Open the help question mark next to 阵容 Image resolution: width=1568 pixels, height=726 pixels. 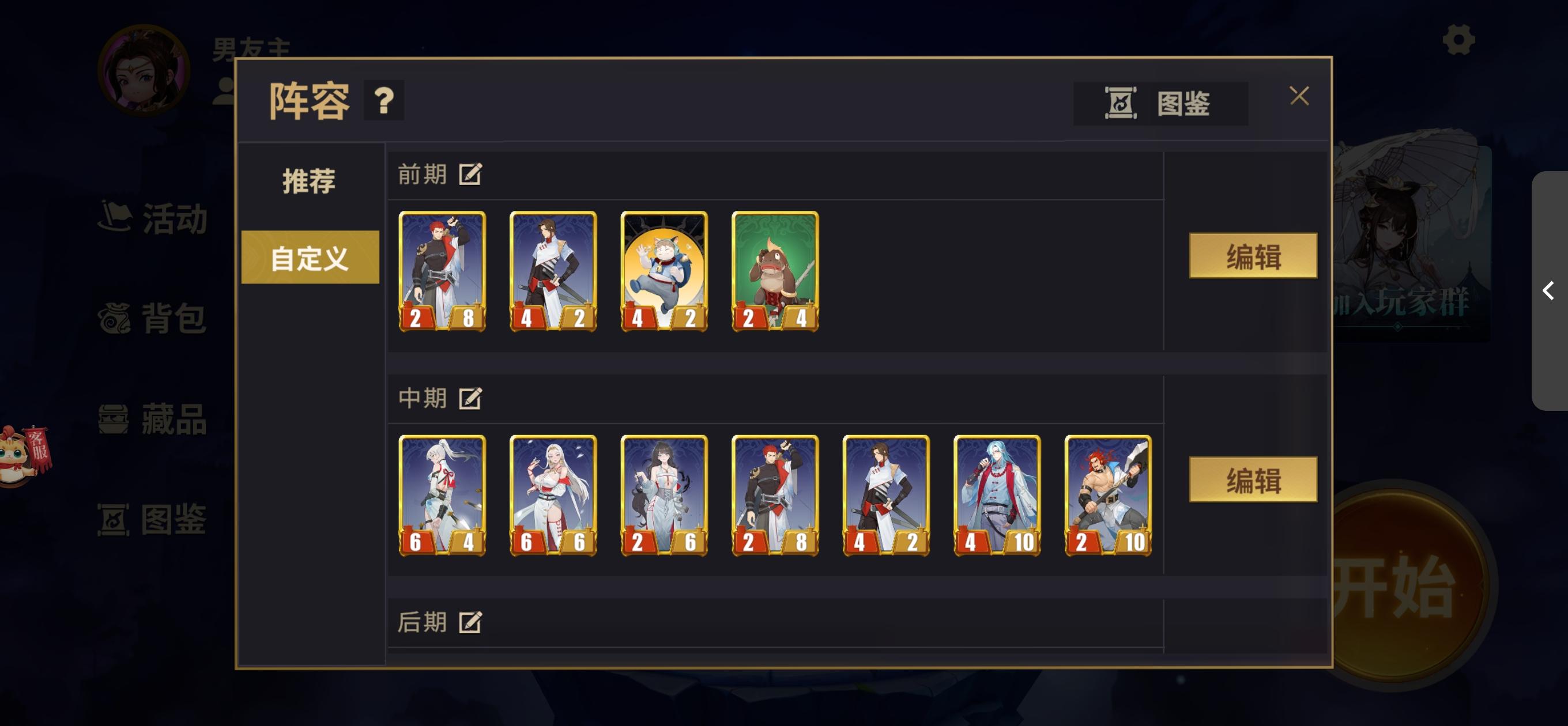tap(383, 101)
